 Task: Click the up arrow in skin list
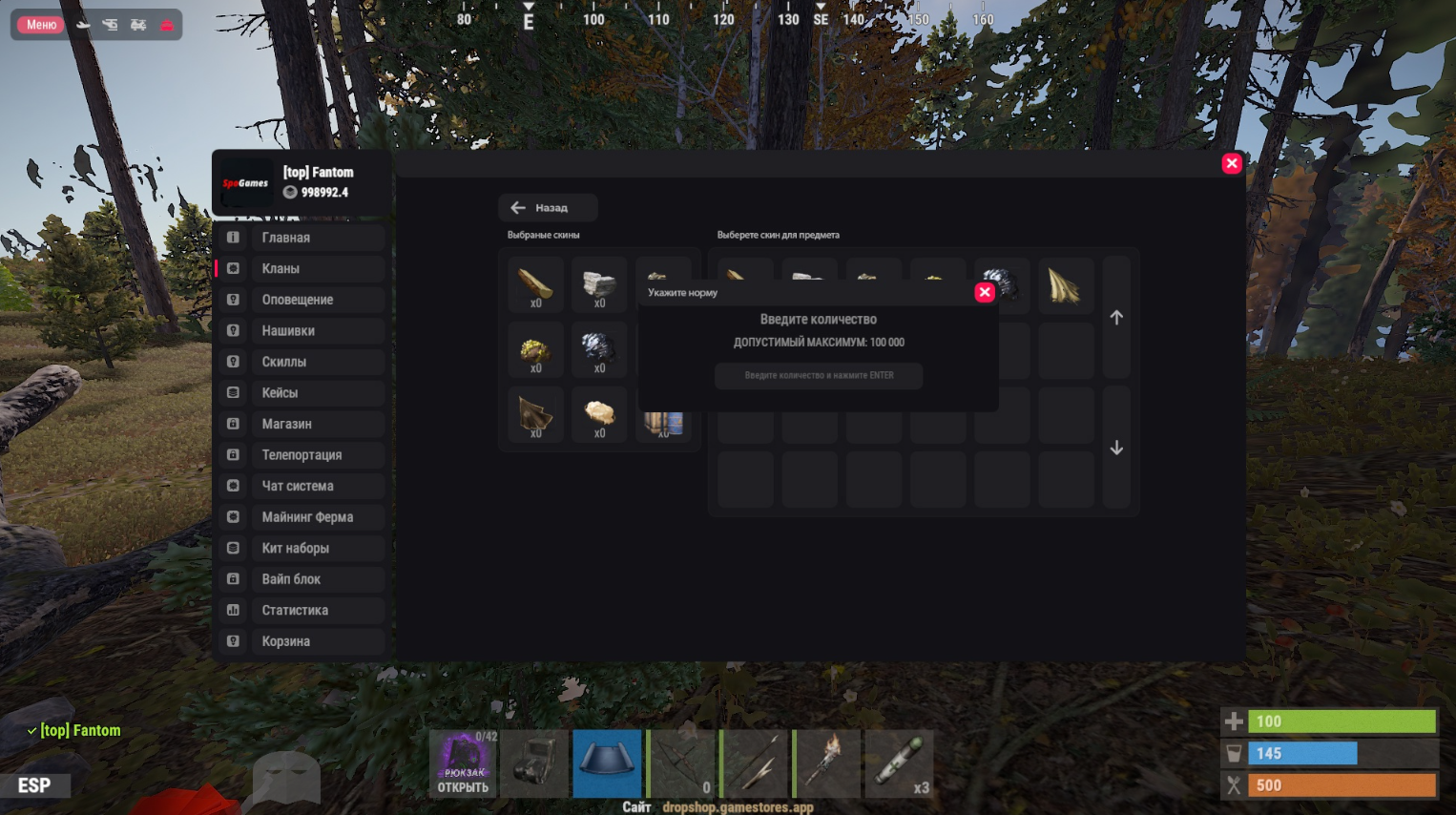pos(1116,318)
